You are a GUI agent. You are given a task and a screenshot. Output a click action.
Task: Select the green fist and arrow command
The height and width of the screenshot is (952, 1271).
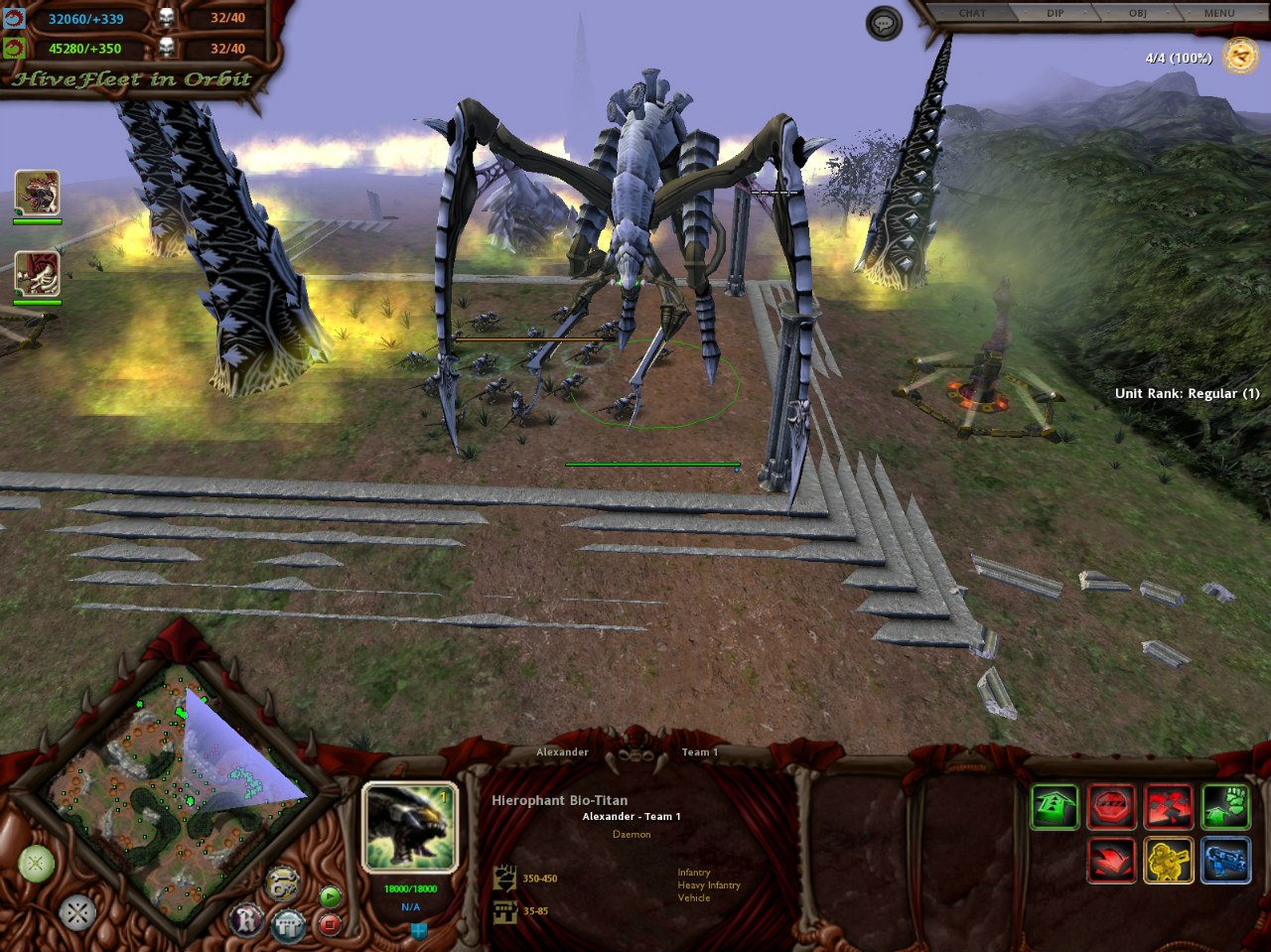tap(1225, 806)
